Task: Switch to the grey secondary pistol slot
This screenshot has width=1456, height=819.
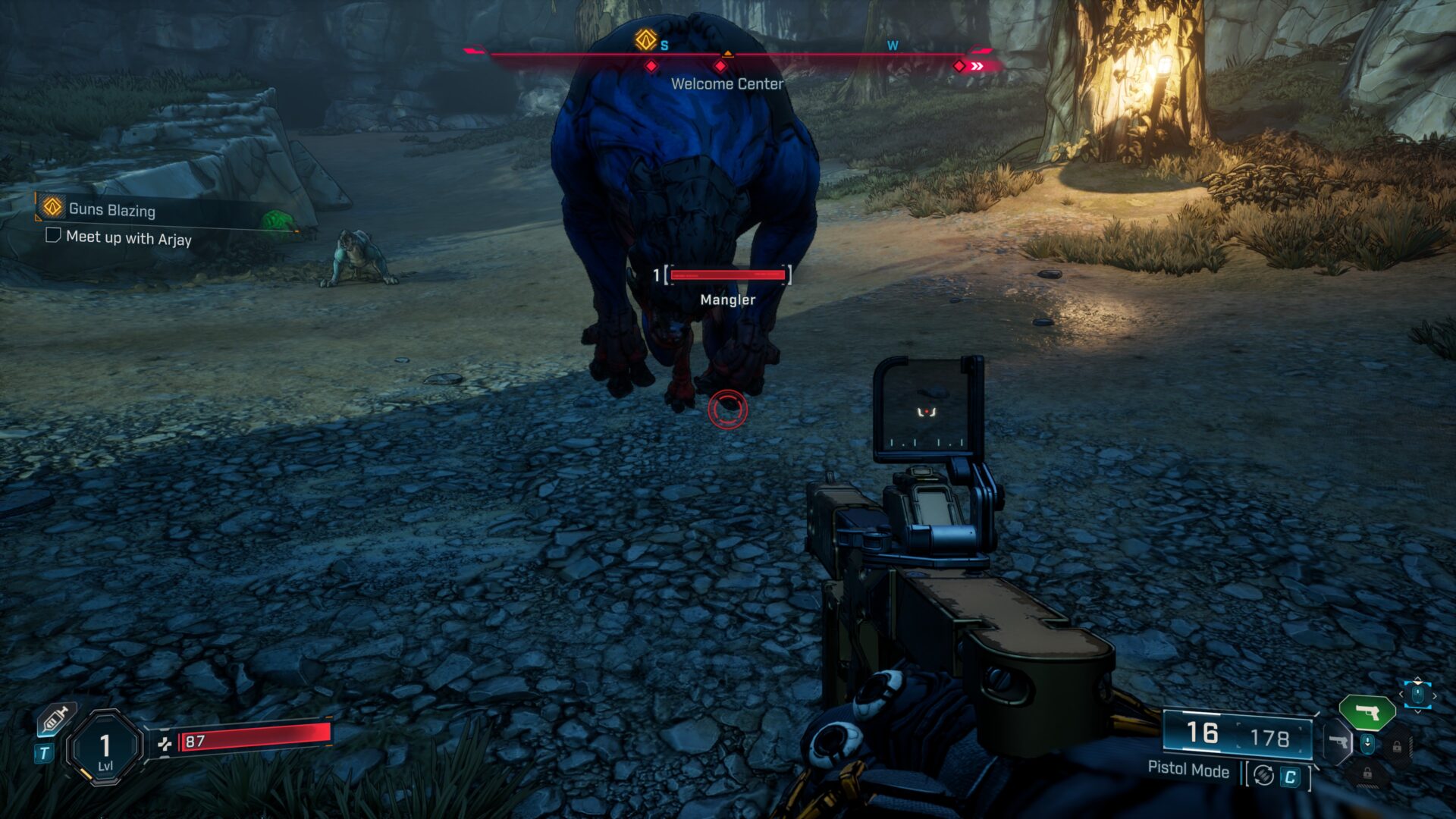Action: pos(1338,741)
